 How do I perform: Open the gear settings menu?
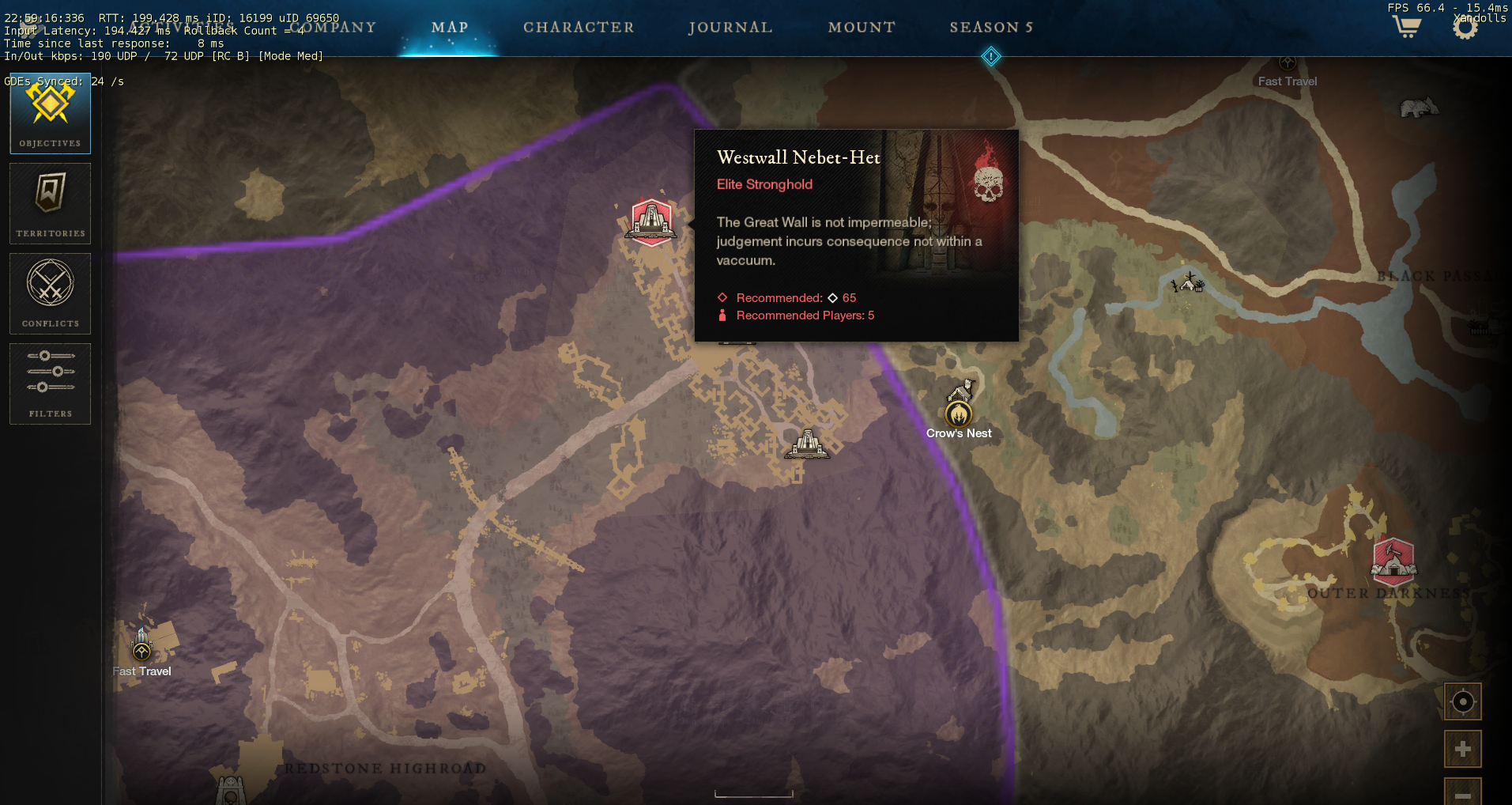click(1465, 28)
